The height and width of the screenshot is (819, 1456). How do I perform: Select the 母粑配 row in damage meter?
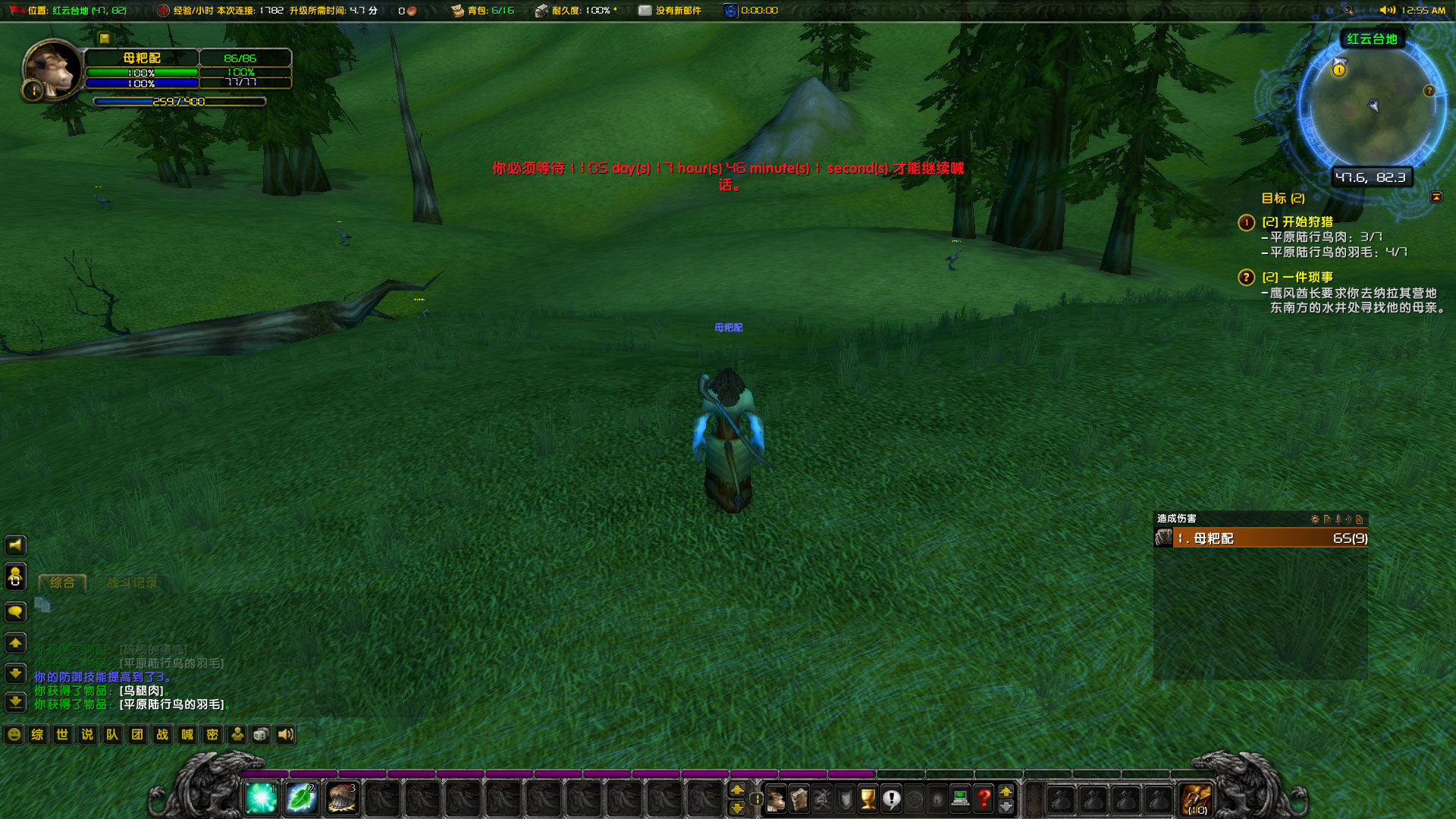pos(1260,538)
